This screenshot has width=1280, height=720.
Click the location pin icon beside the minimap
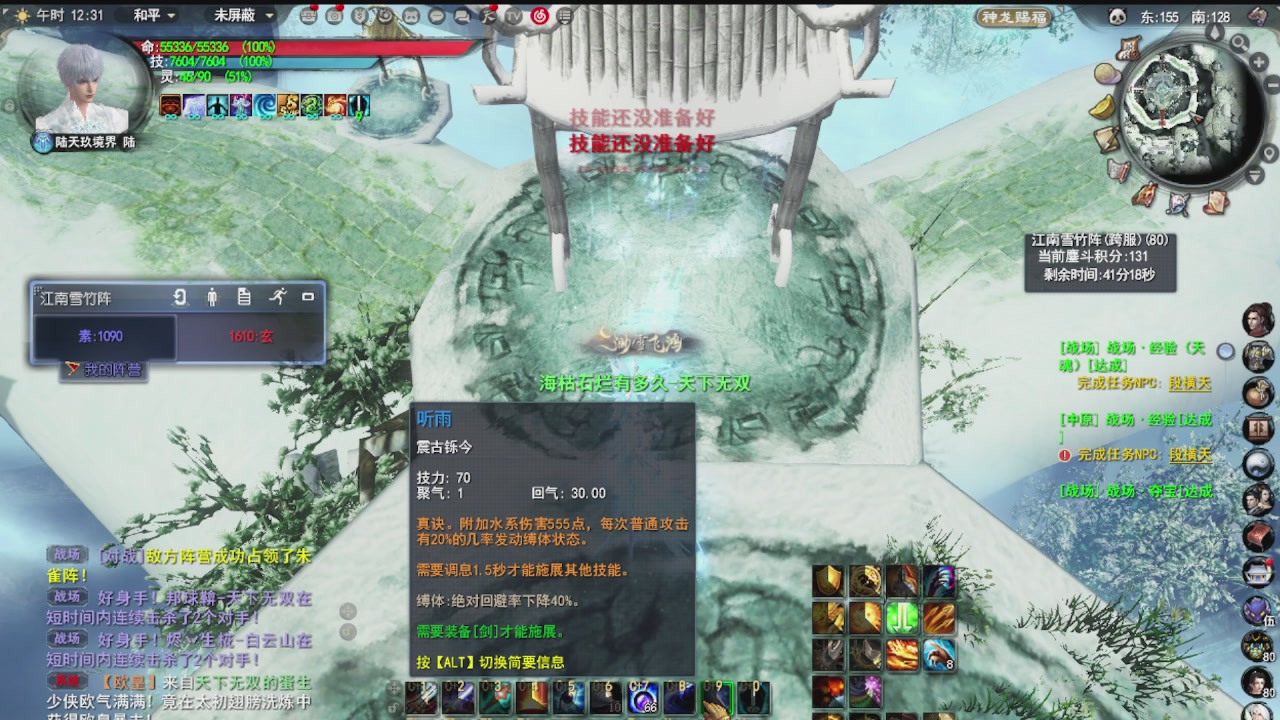pyautogui.click(x=1269, y=152)
